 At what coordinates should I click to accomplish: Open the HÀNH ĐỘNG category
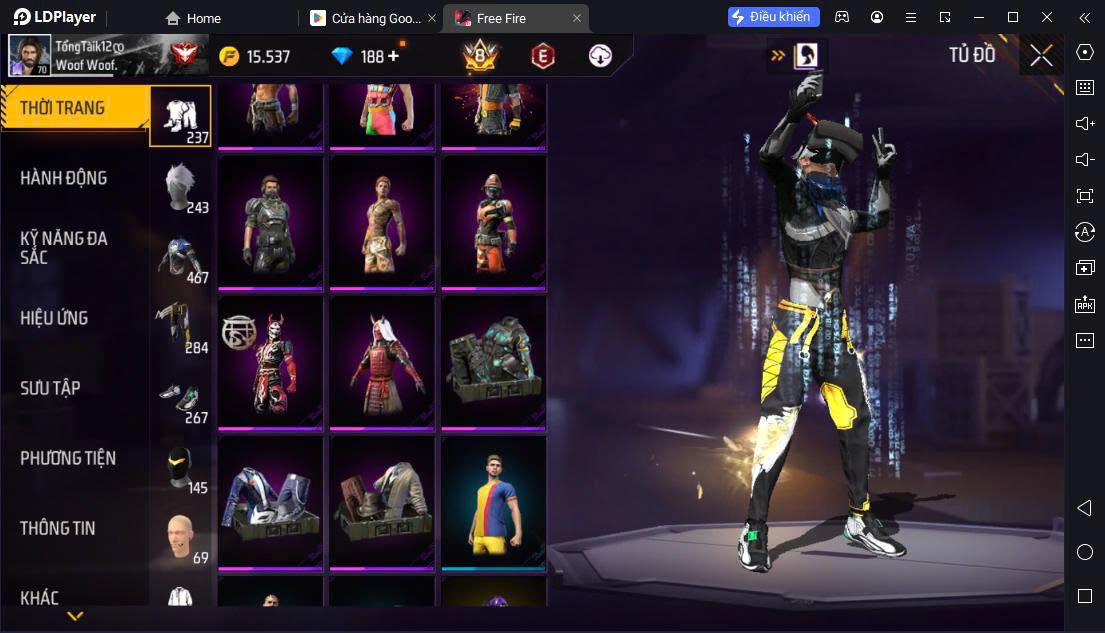pos(64,178)
